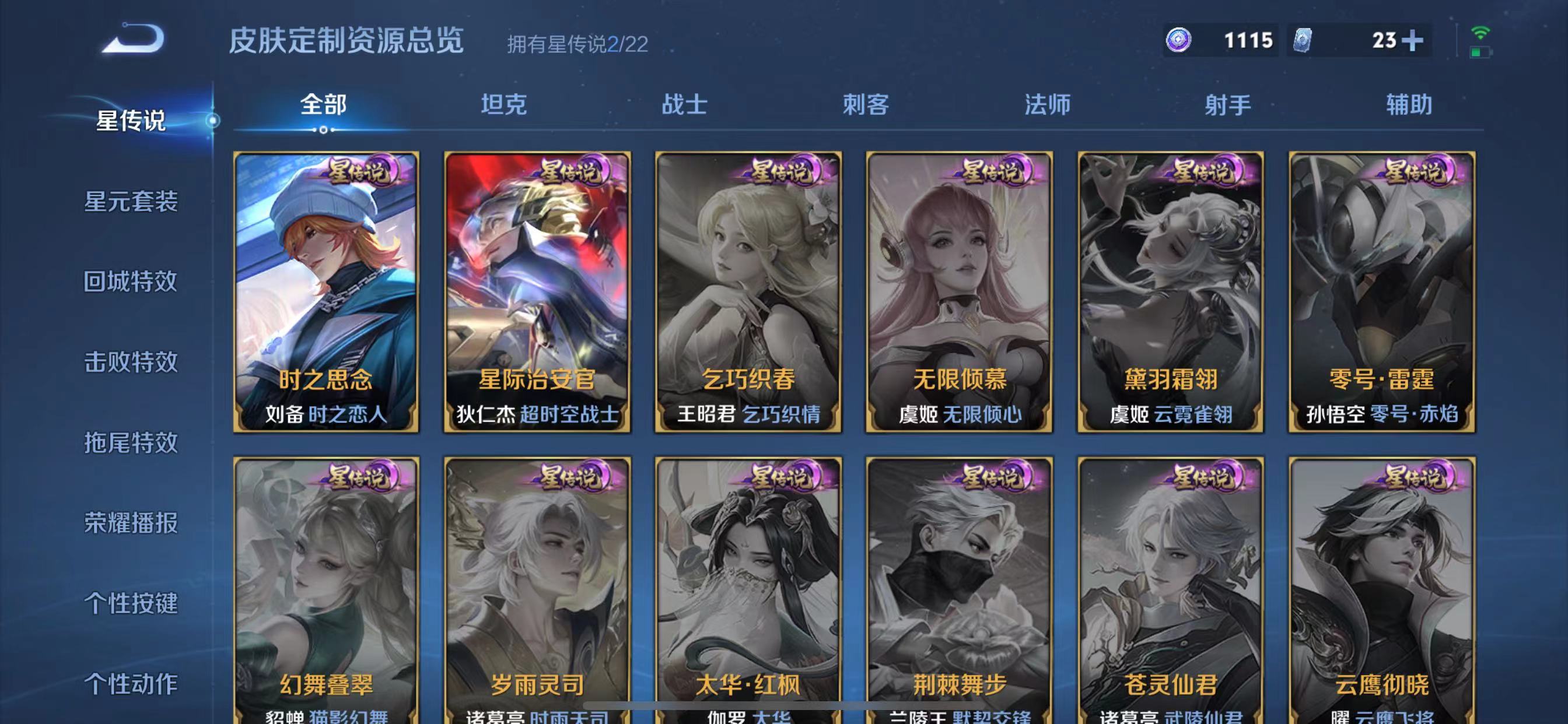Switch to the 法师 filter tab

1048,105
